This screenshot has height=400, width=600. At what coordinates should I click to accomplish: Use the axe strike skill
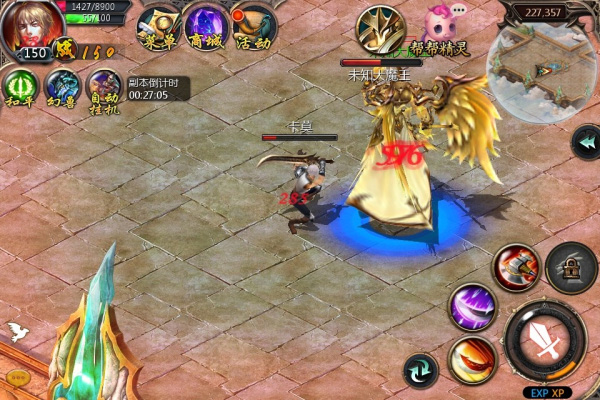516,267
